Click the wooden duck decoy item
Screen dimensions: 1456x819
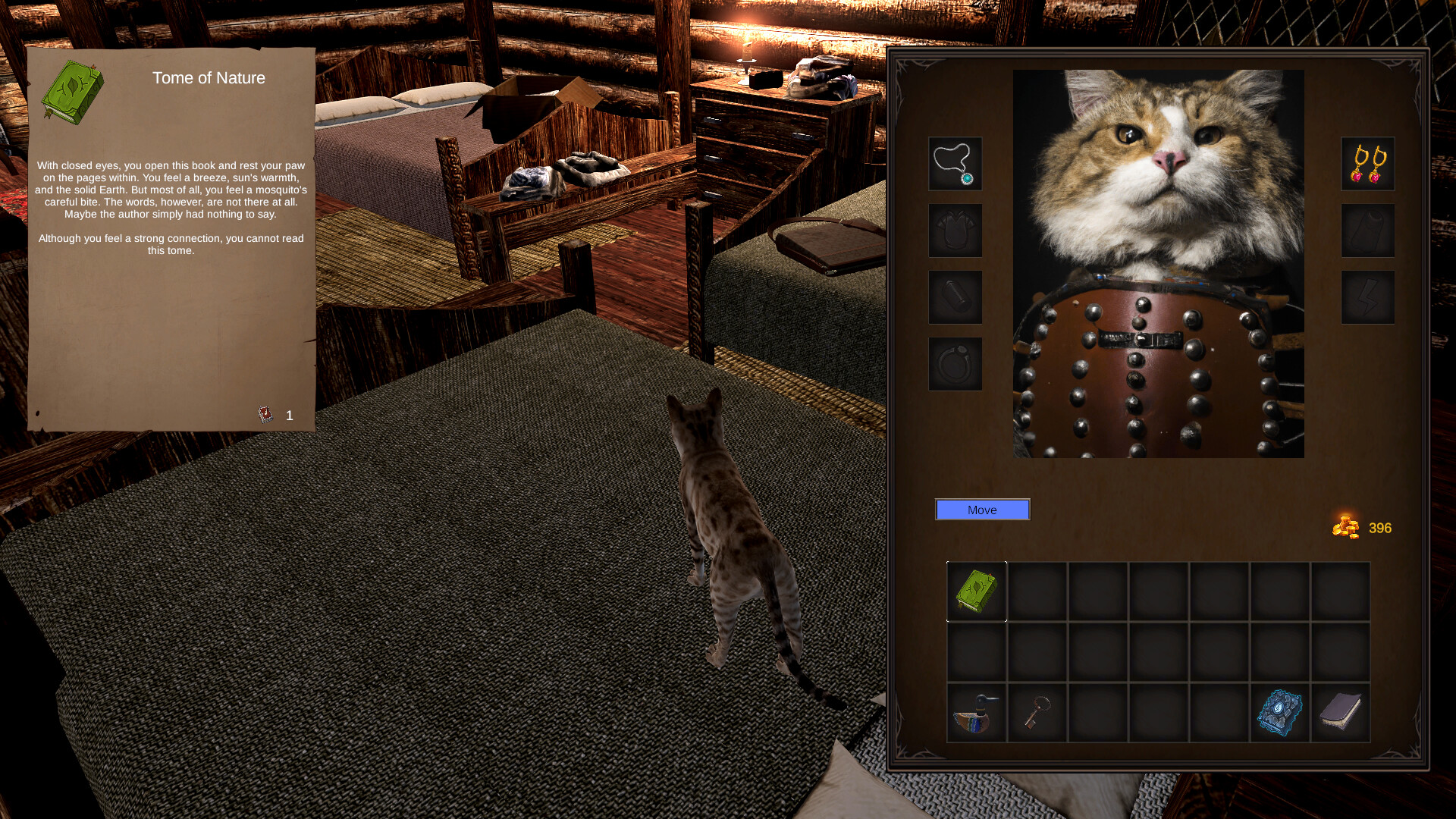[x=976, y=712]
